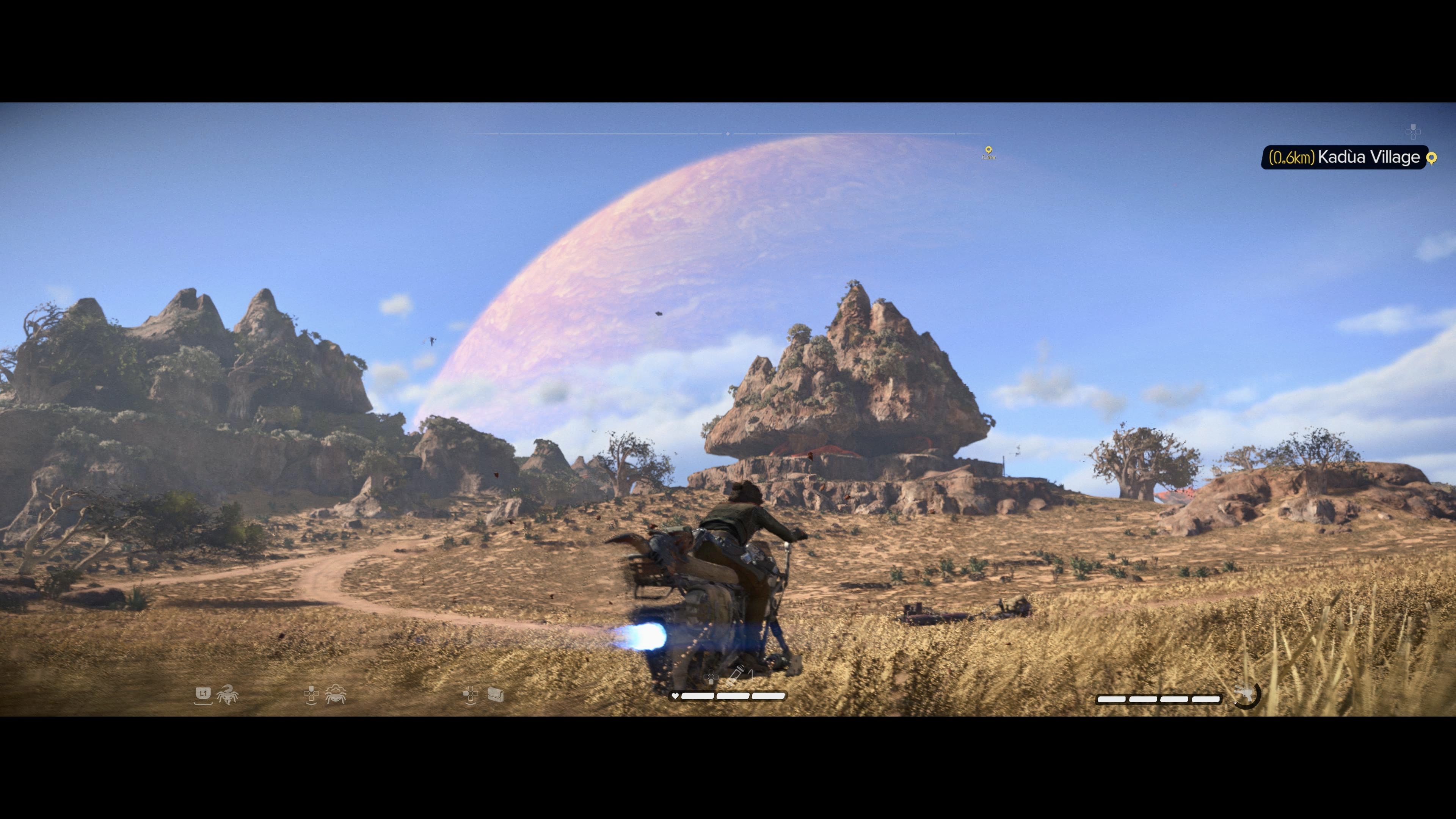Image resolution: width=1456 pixels, height=819 pixels.
Task: Open the Kadùa Village objective tracker
Action: [x=1344, y=157]
